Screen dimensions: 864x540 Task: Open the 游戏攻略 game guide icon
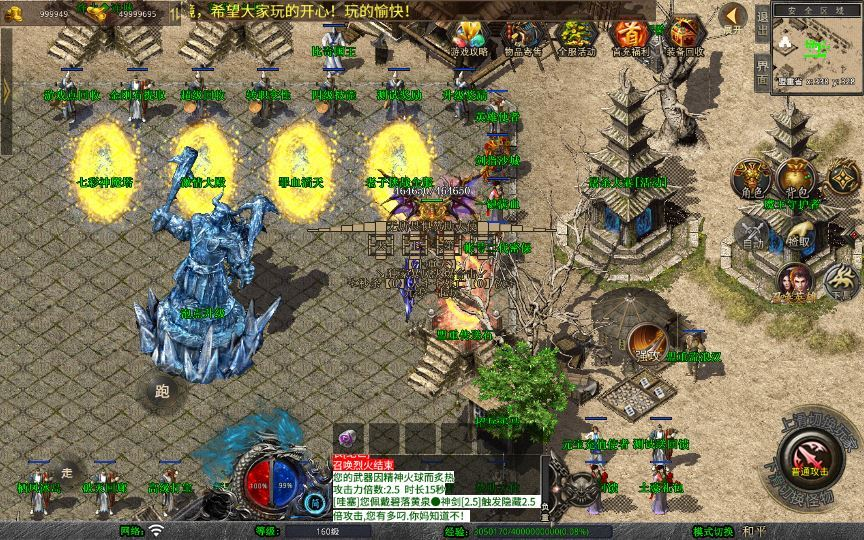469,35
